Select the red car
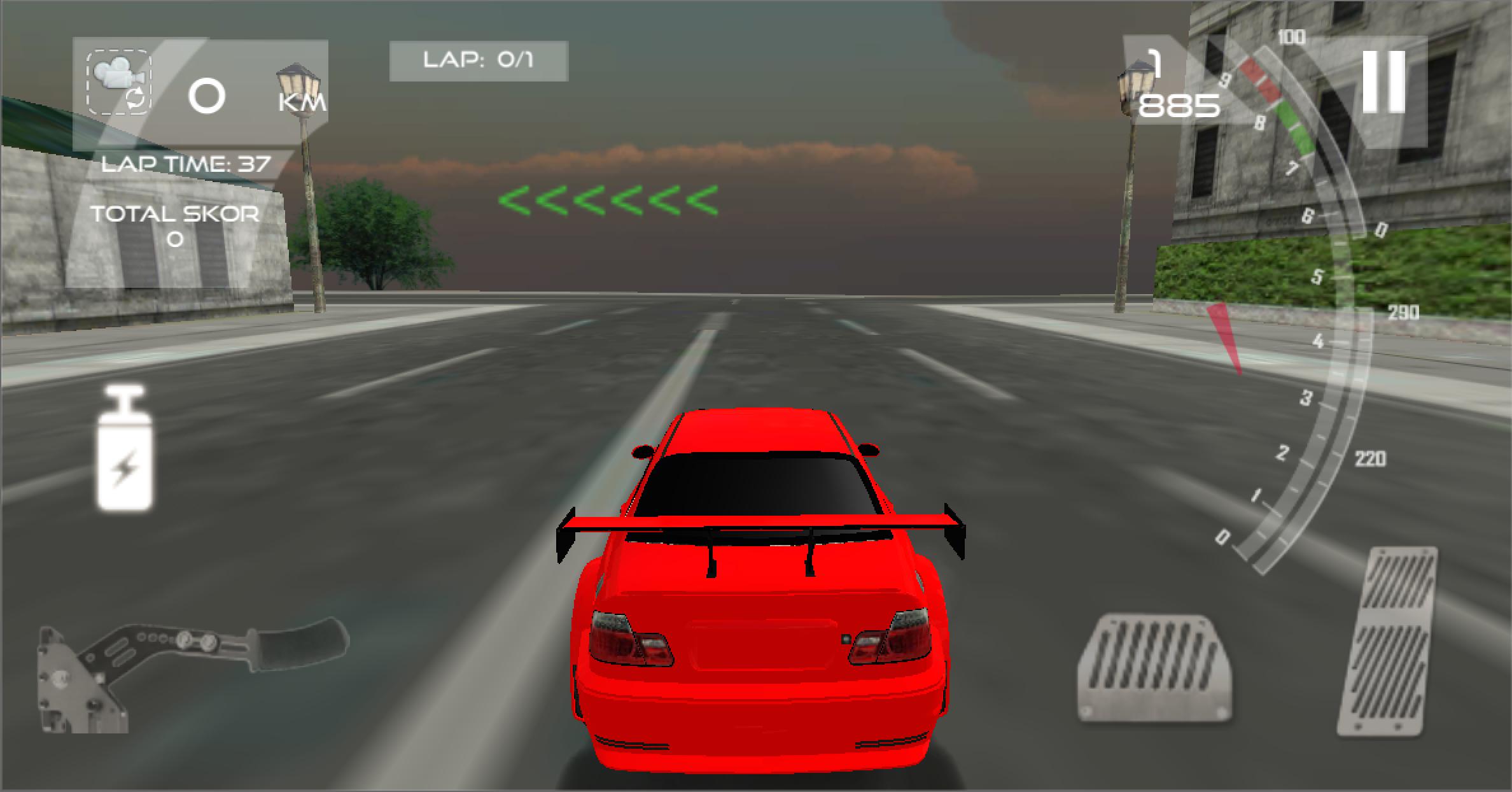 point(757,611)
